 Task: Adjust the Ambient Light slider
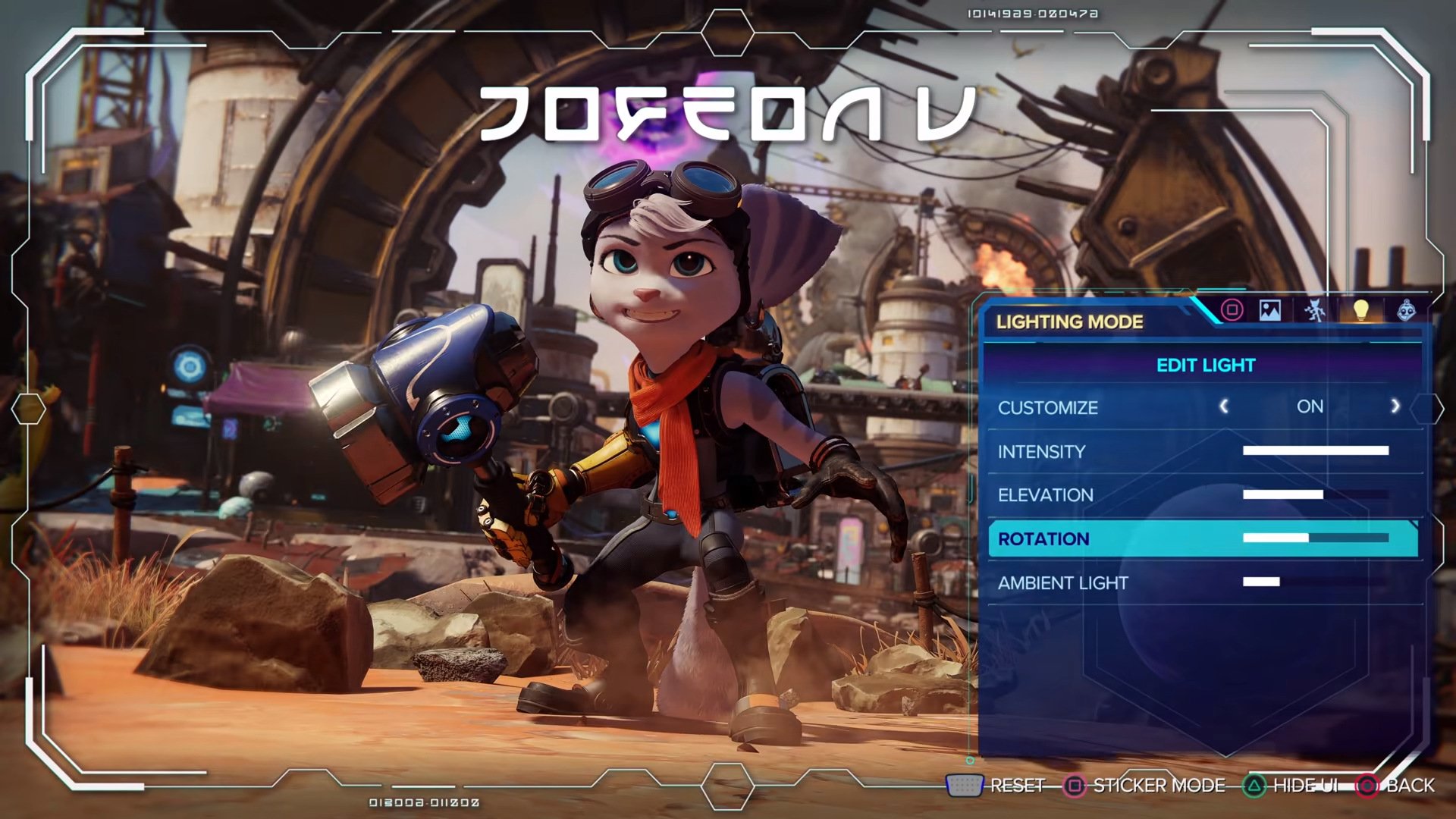pos(1316,582)
